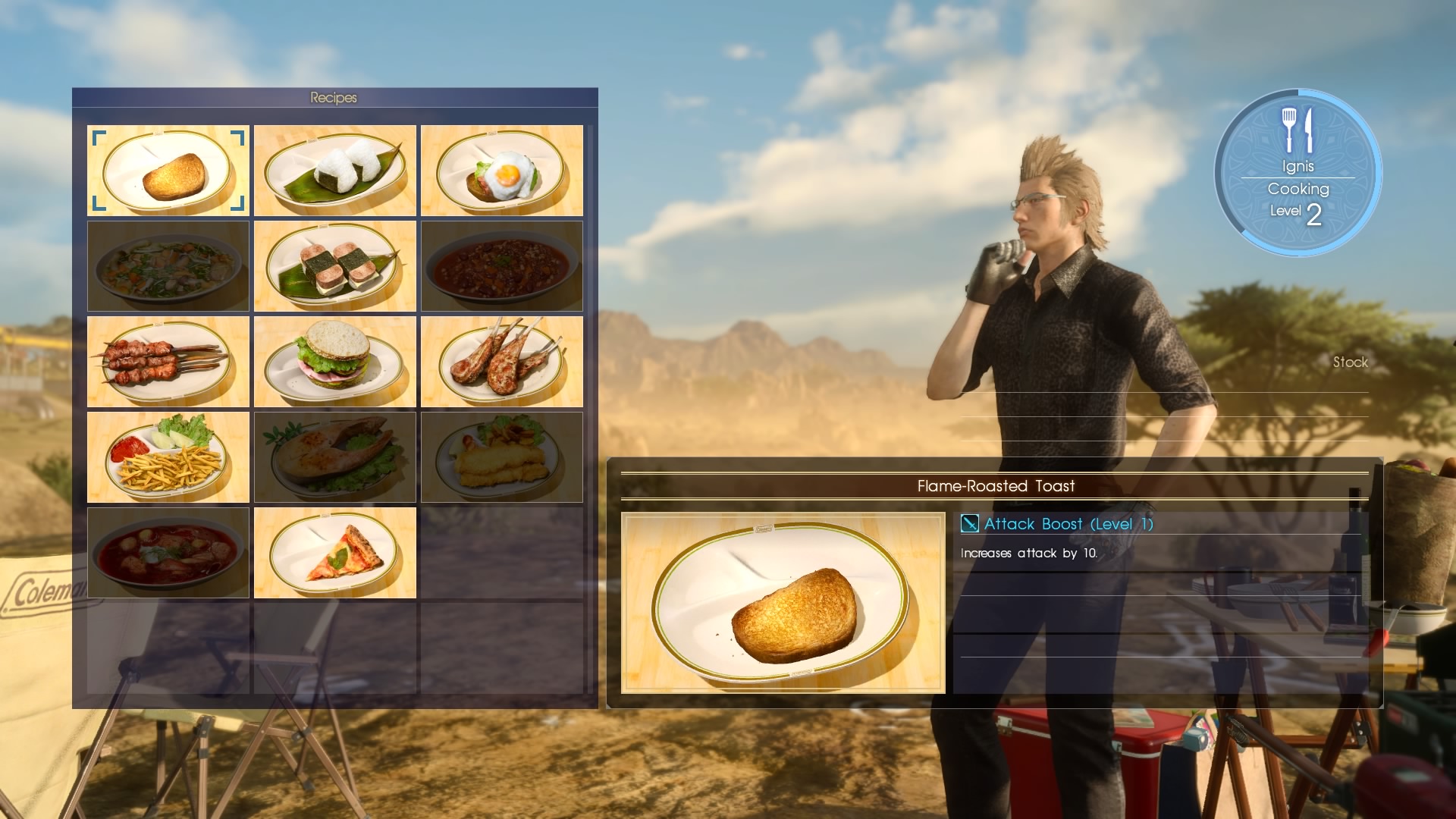Select the grilled lamb chops recipe
Image resolution: width=1456 pixels, height=819 pixels.
(x=502, y=362)
